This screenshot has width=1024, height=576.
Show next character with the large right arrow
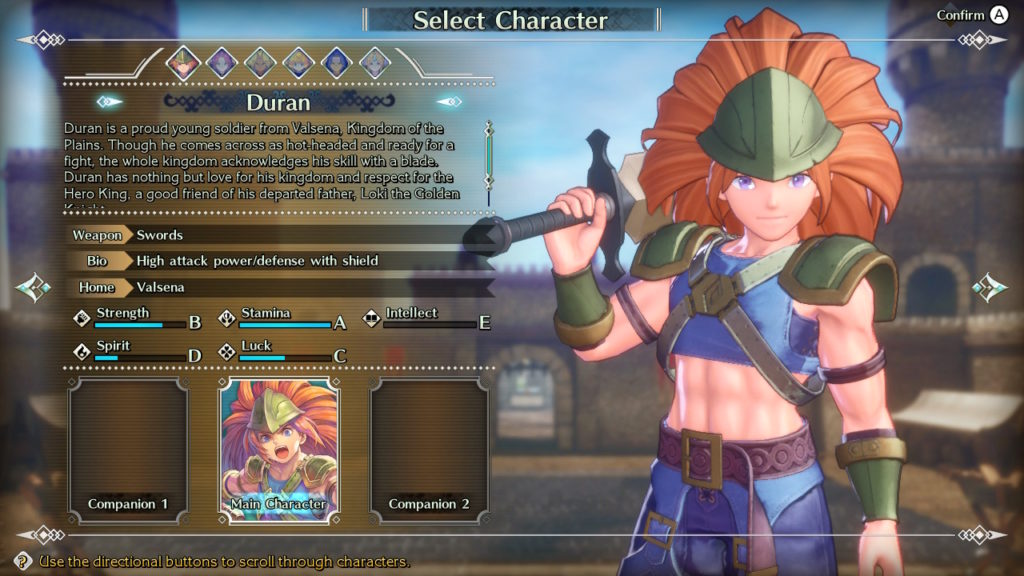coord(990,288)
